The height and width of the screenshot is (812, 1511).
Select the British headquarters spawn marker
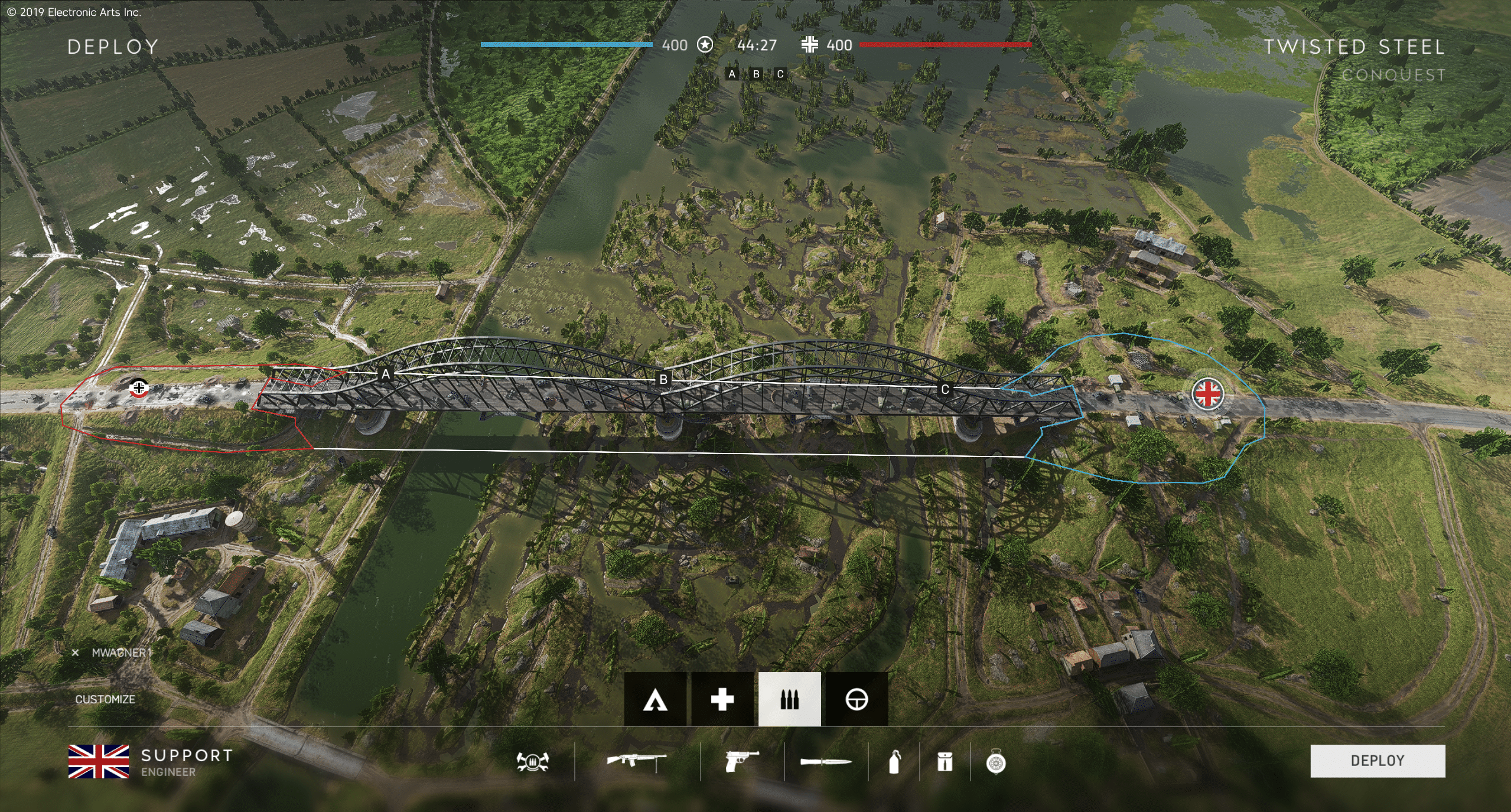1208,394
